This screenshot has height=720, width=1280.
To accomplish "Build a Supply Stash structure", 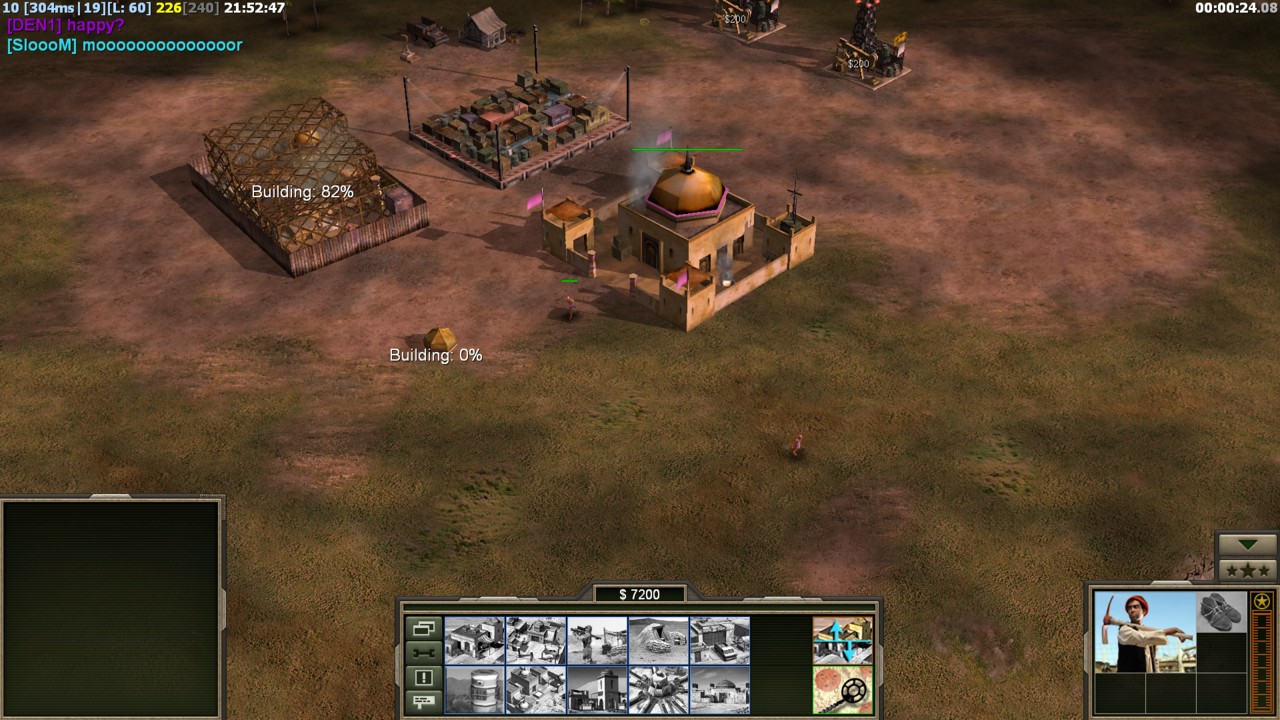I will point(474,640).
